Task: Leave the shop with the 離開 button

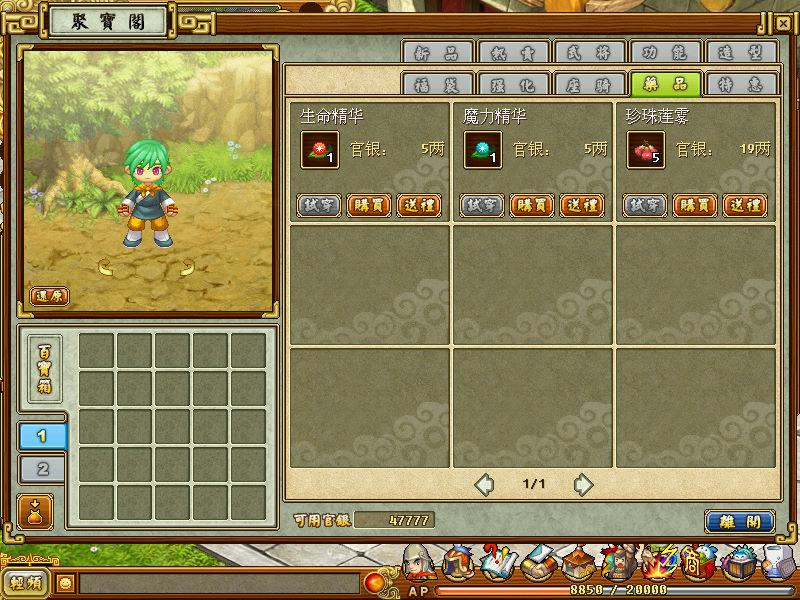Action: click(739, 521)
